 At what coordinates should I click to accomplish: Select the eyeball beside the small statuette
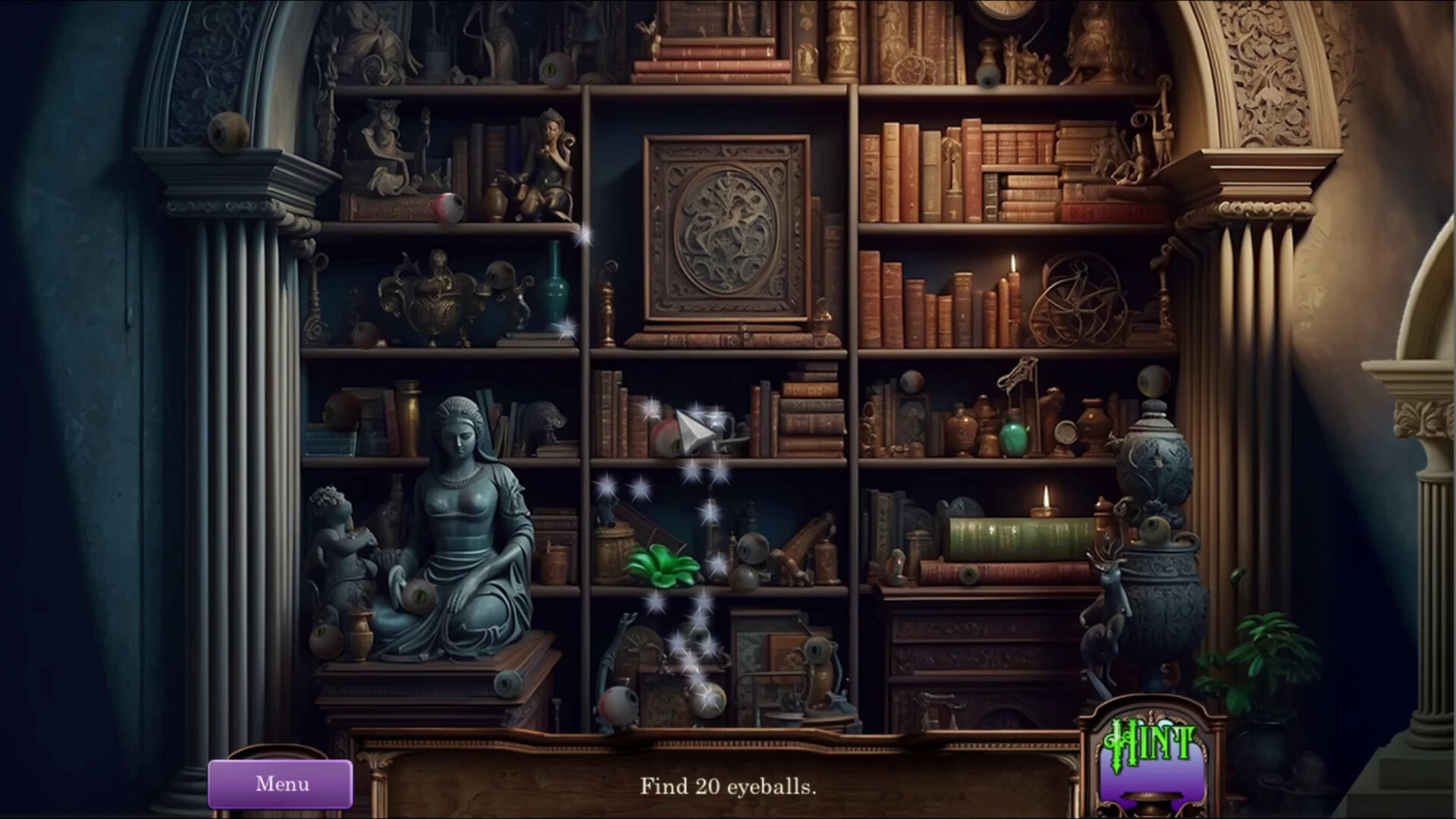[447, 206]
